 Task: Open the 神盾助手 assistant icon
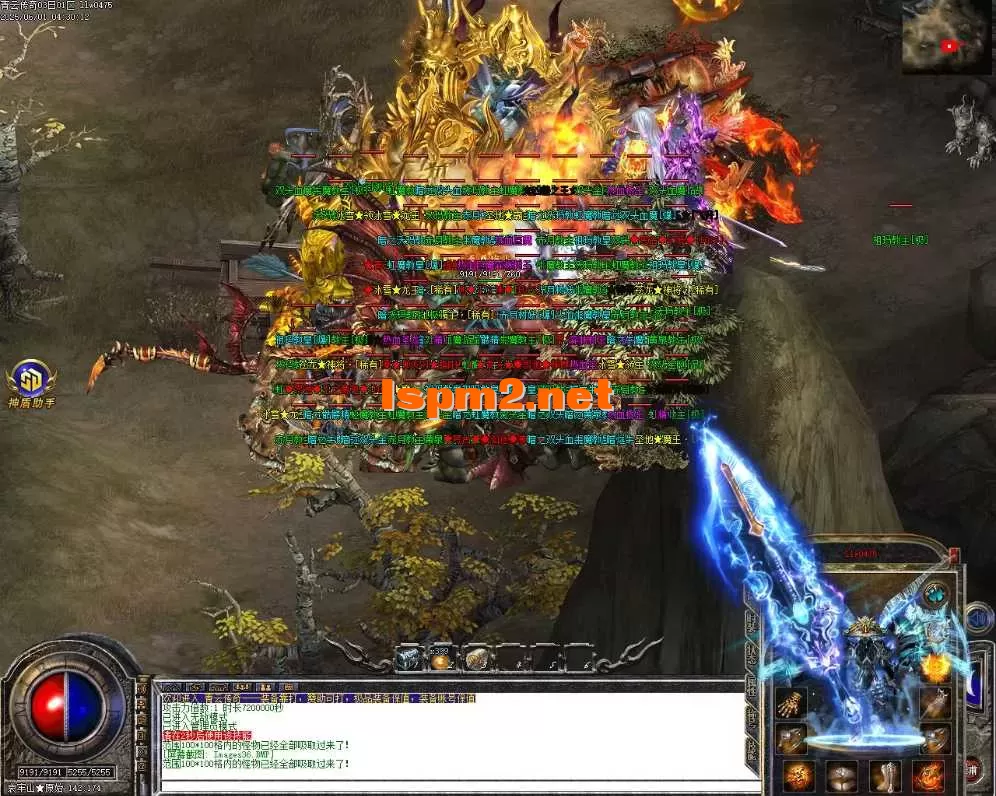[30, 380]
